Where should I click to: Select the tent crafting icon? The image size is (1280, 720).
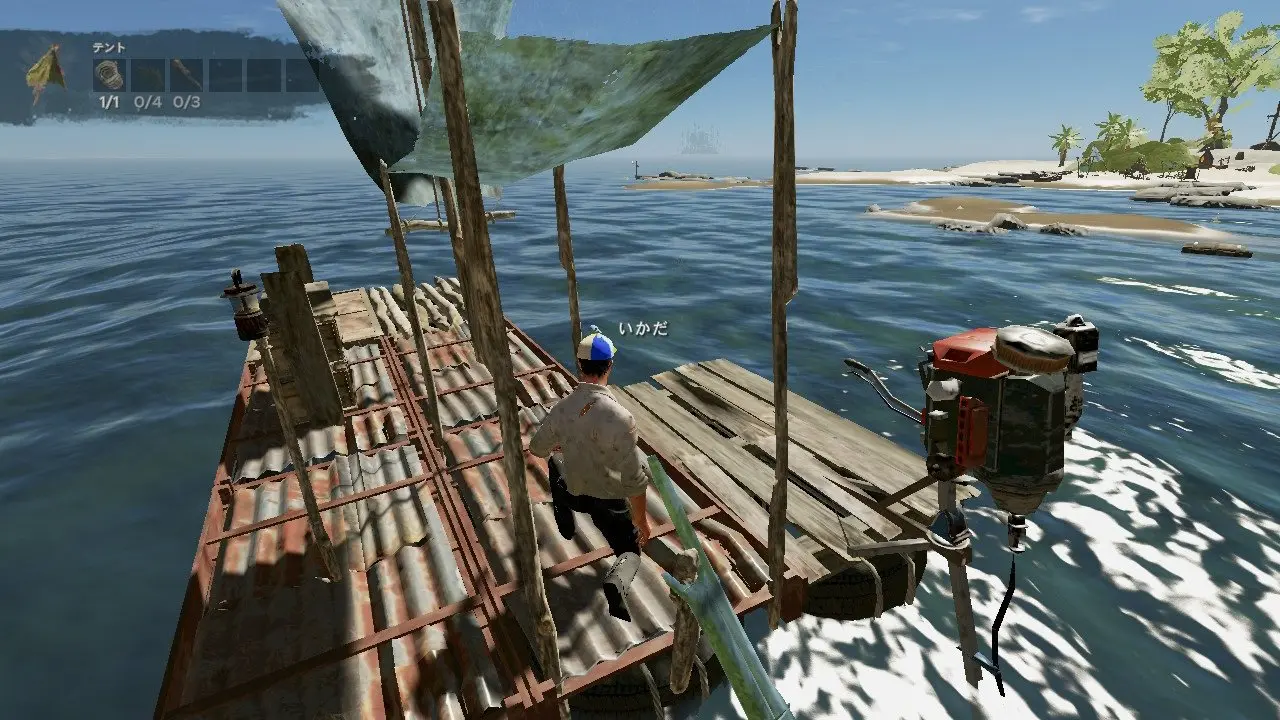click(45, 74)
